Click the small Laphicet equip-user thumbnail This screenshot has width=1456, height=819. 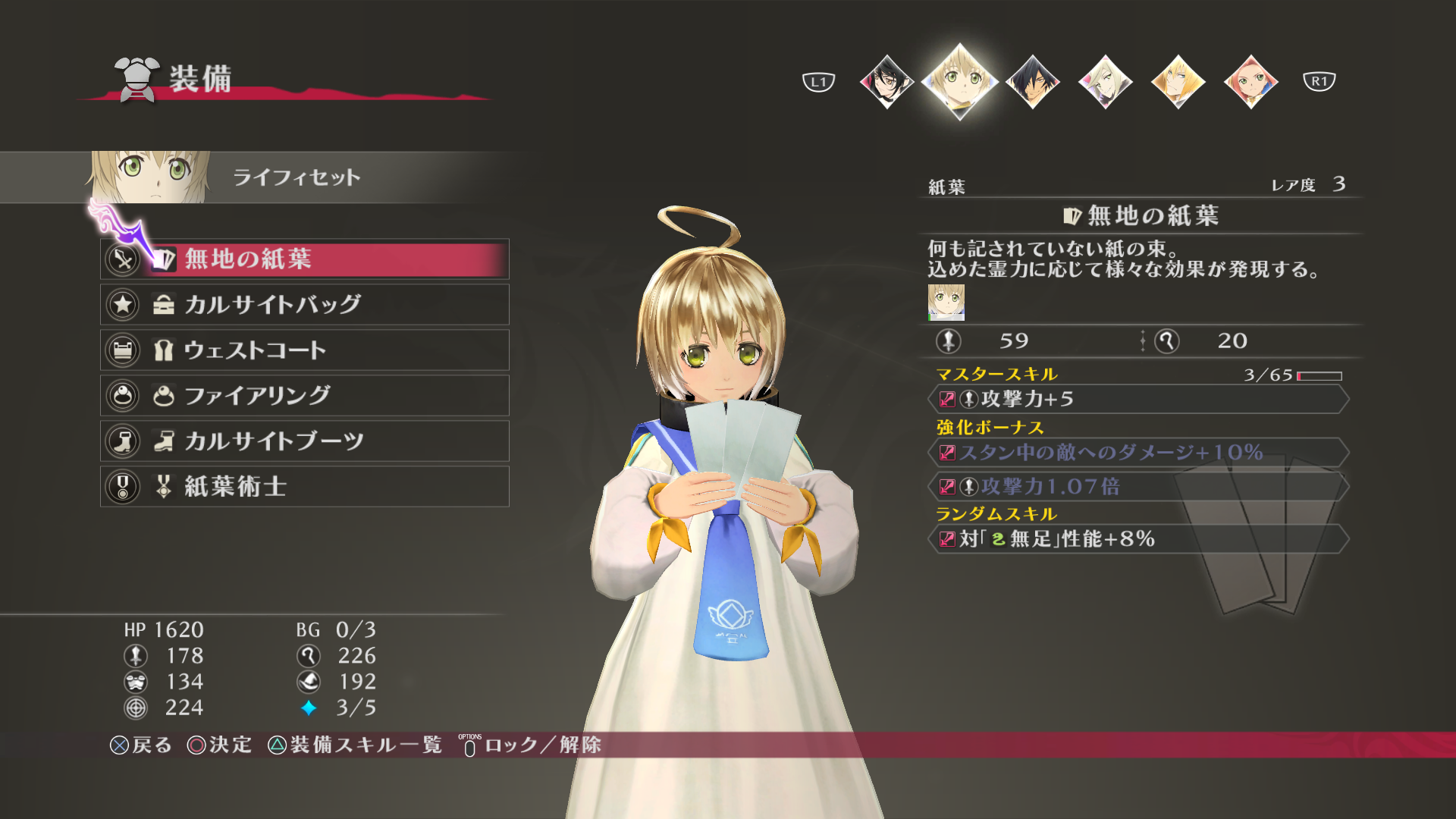(x=946, y=302)
